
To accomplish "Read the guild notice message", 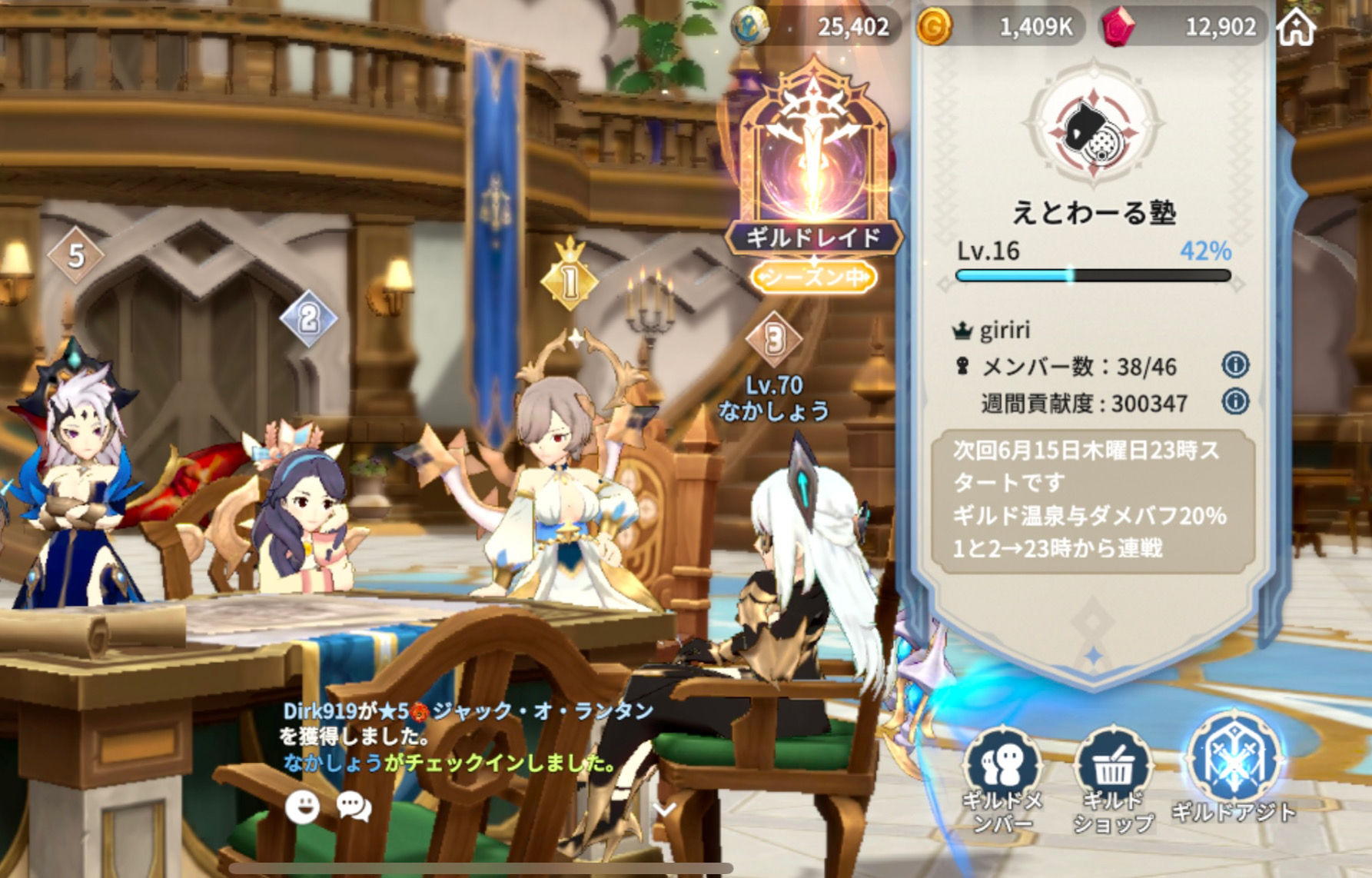I will [1092, 500].
